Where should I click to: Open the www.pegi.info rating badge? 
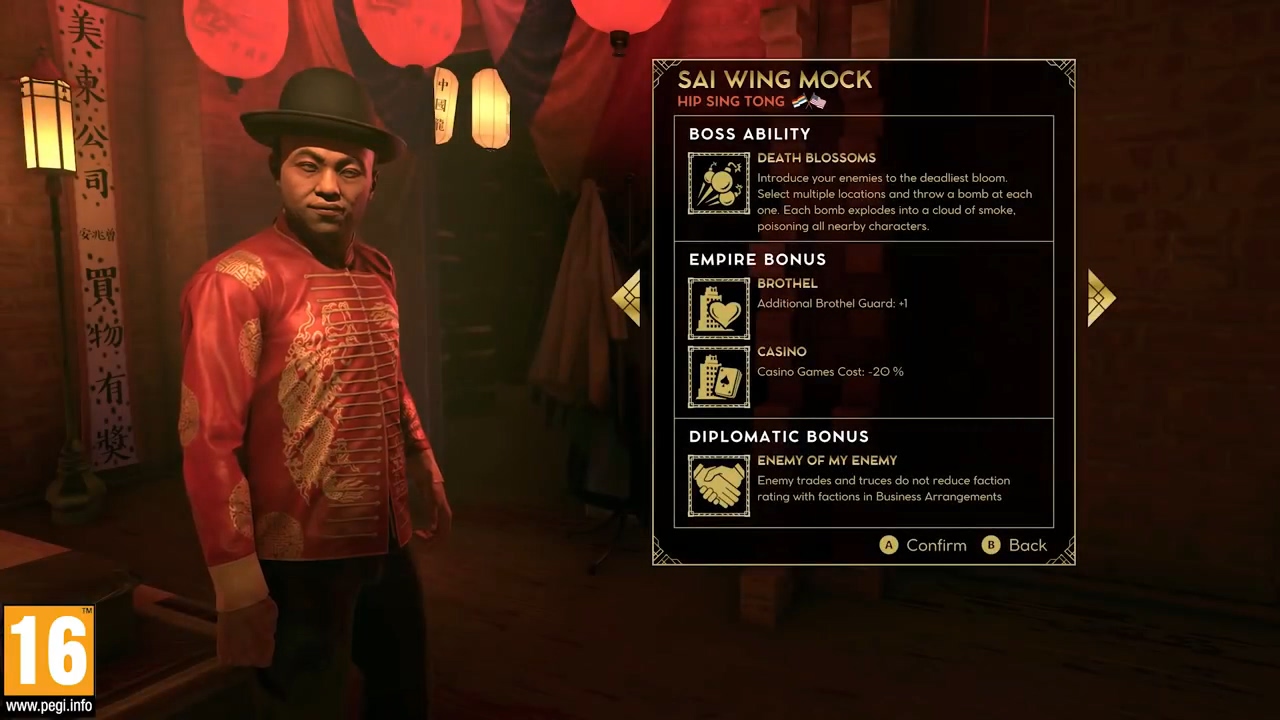[48, 660]
